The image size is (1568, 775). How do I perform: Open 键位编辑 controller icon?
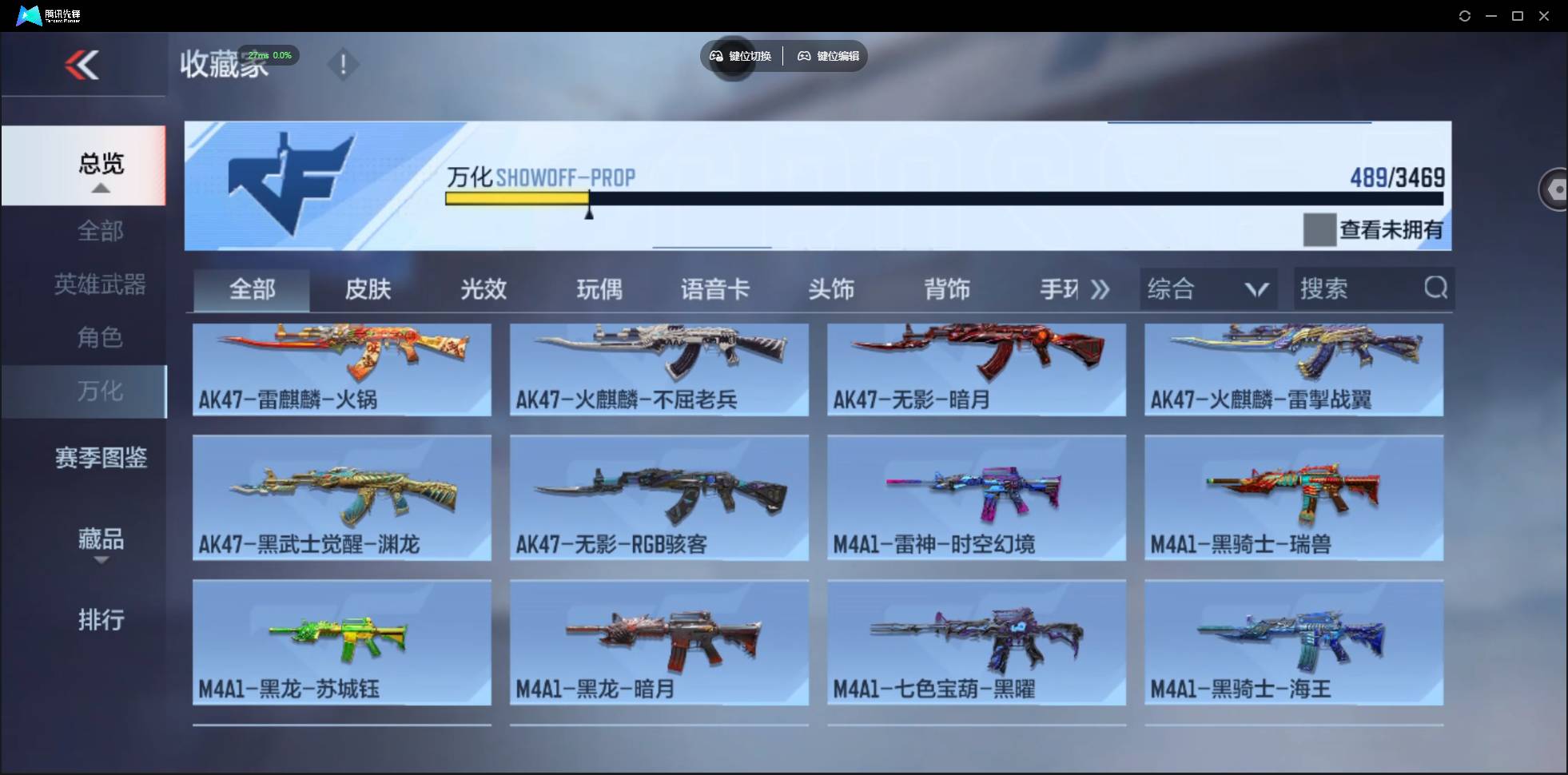[805, 56]
